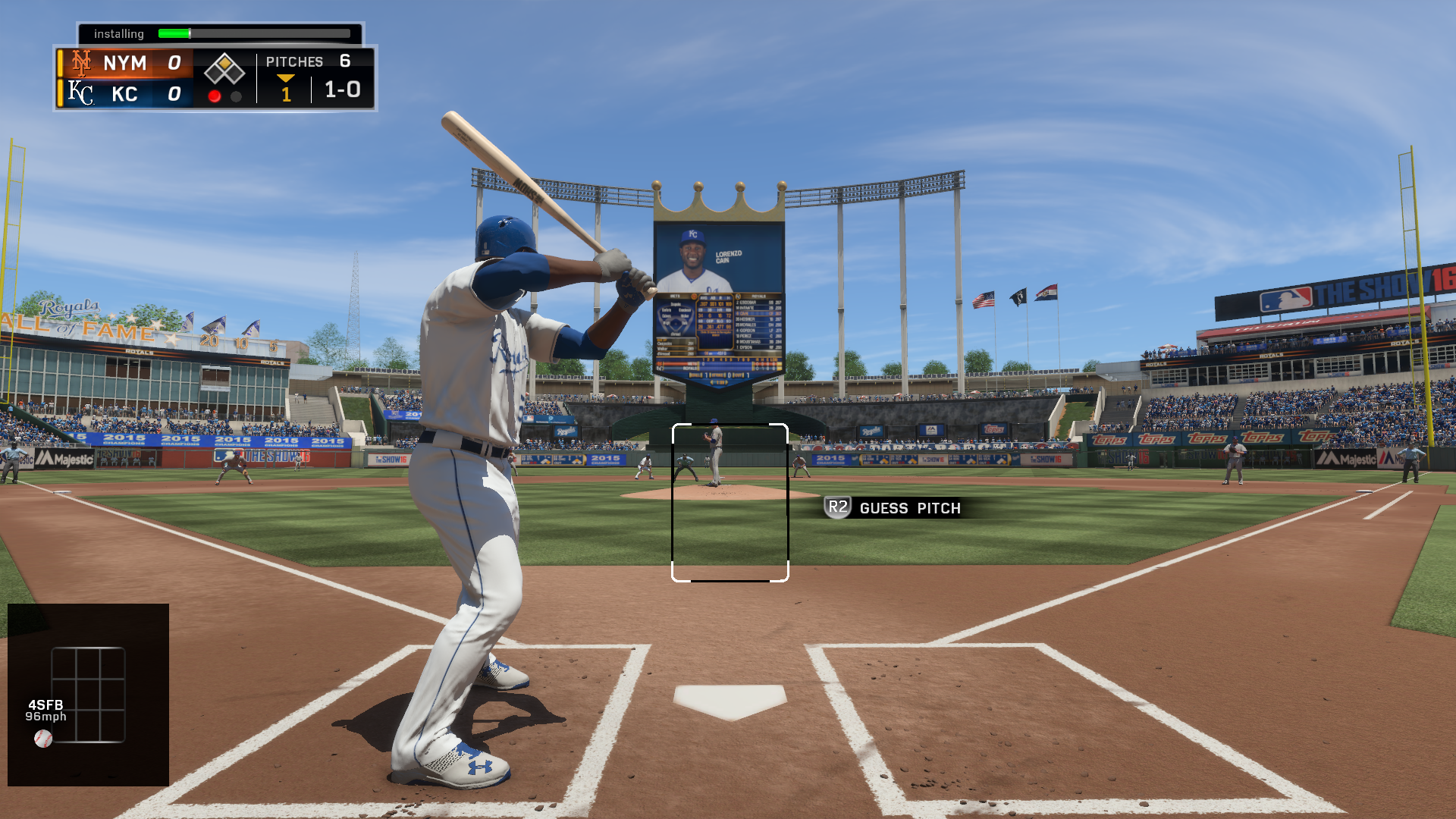The height and width of the screenshot is (819, 1456).
Task: Click the PITCHES 6 counter
Action: 306,61
